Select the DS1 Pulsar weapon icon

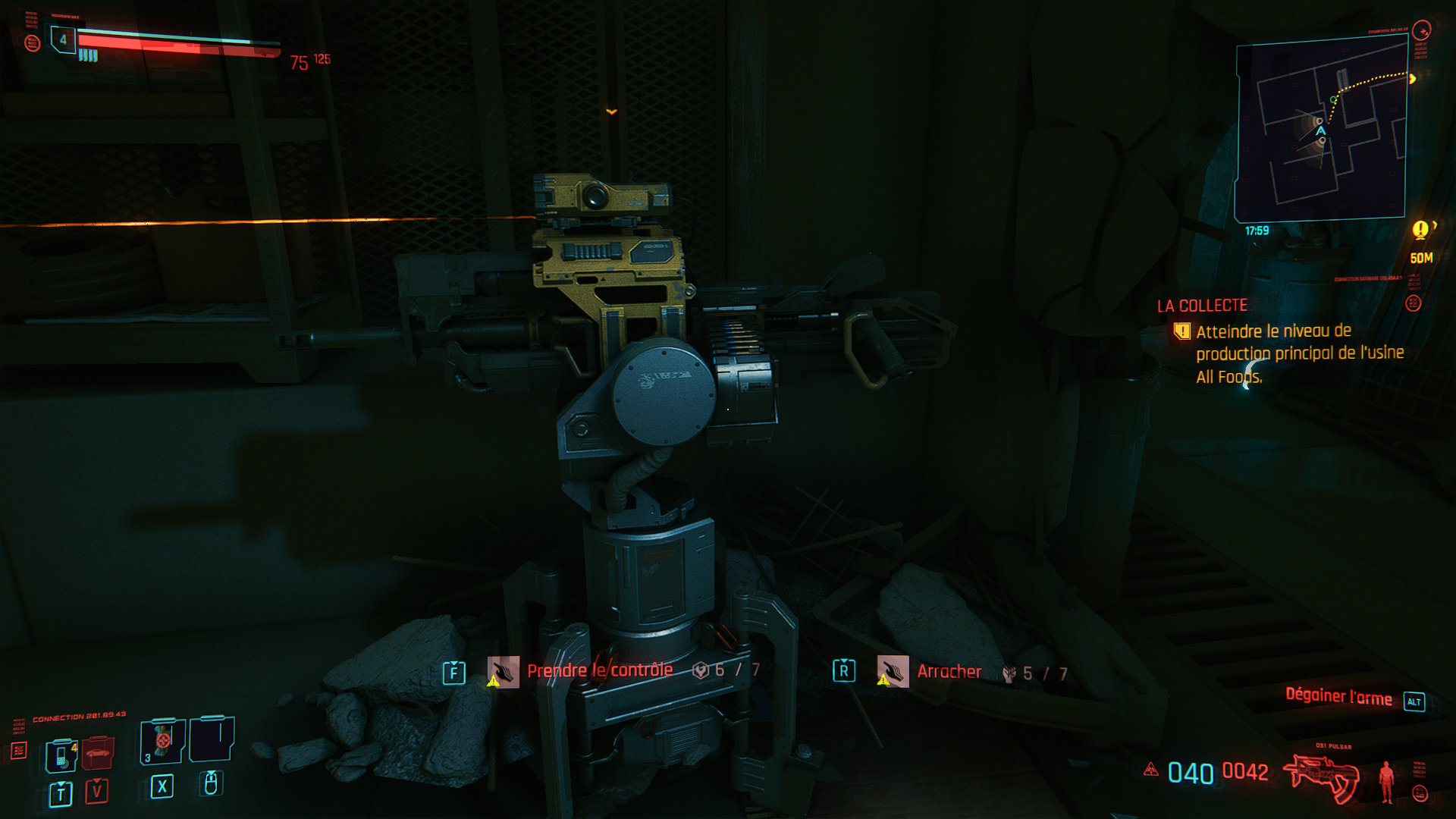[x=1319, y=776]
